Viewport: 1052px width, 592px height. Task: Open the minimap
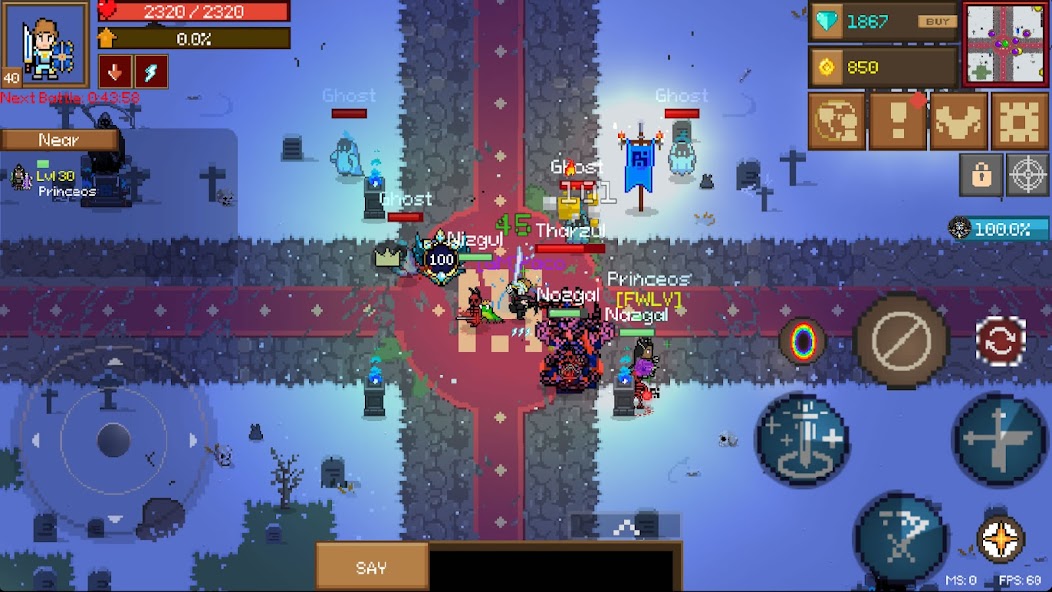click(1006, 45)
